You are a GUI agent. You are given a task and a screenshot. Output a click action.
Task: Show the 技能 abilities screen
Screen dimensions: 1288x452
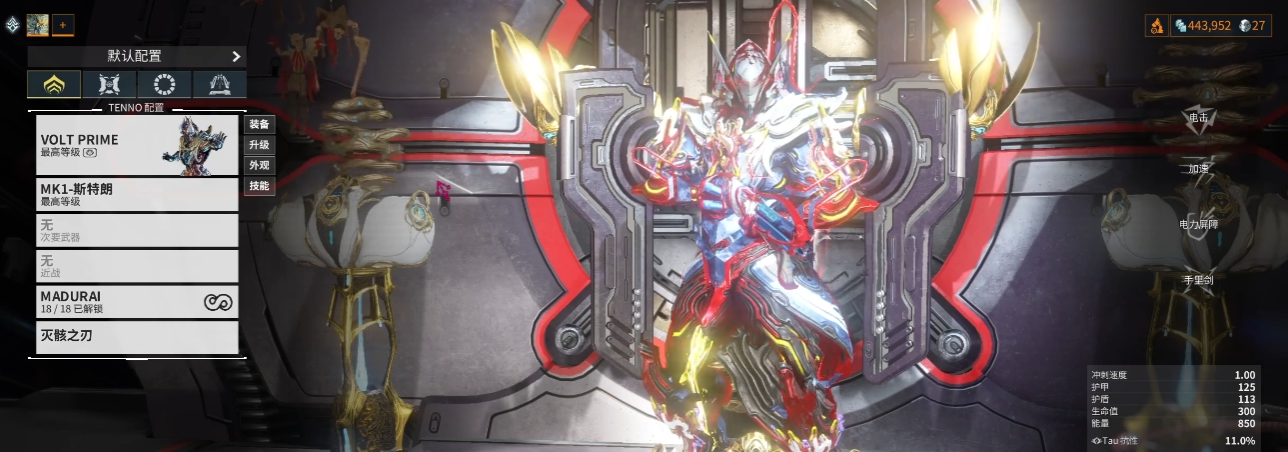tap(259, 186)
